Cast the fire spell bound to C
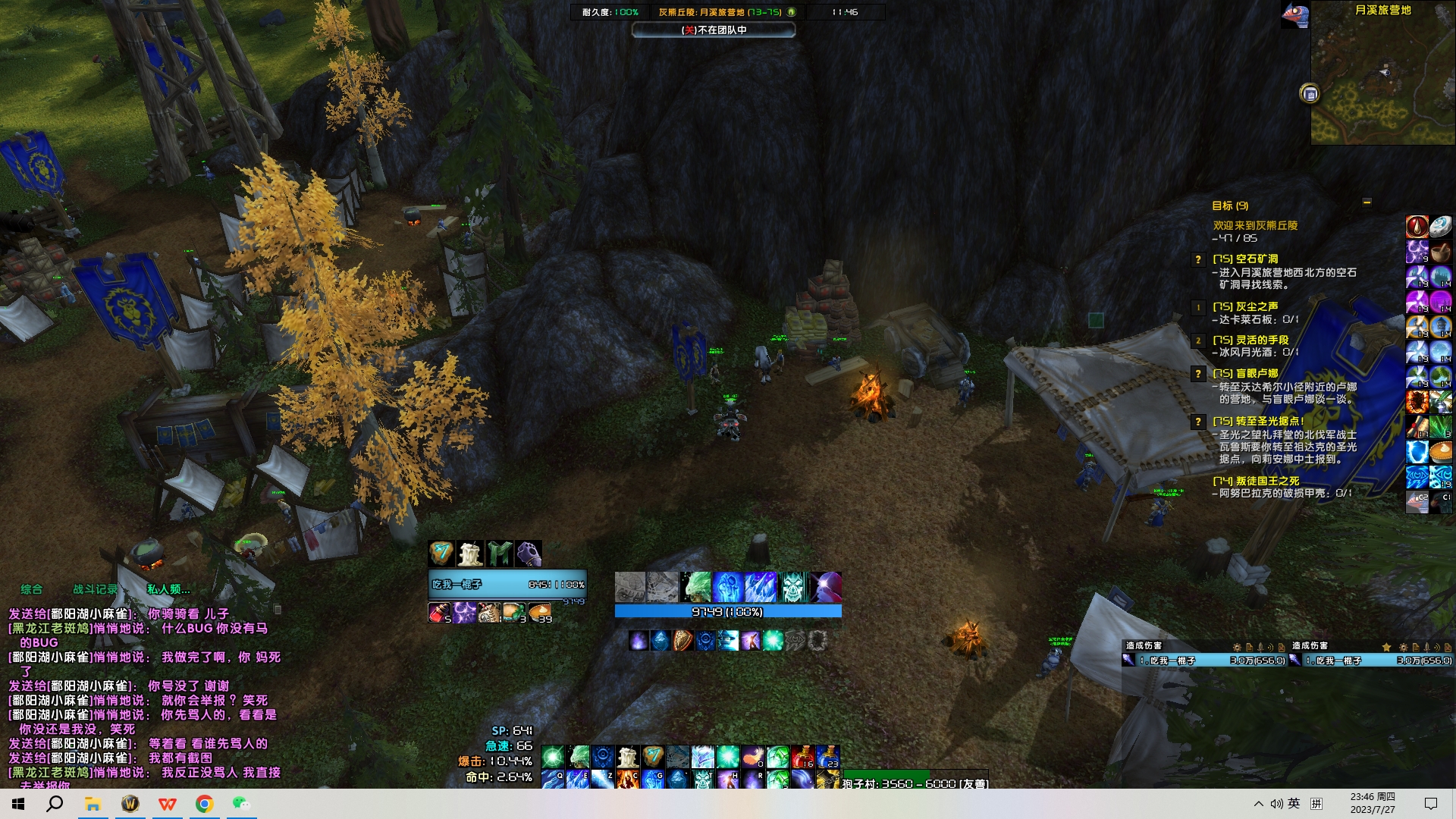 [627, 779]
